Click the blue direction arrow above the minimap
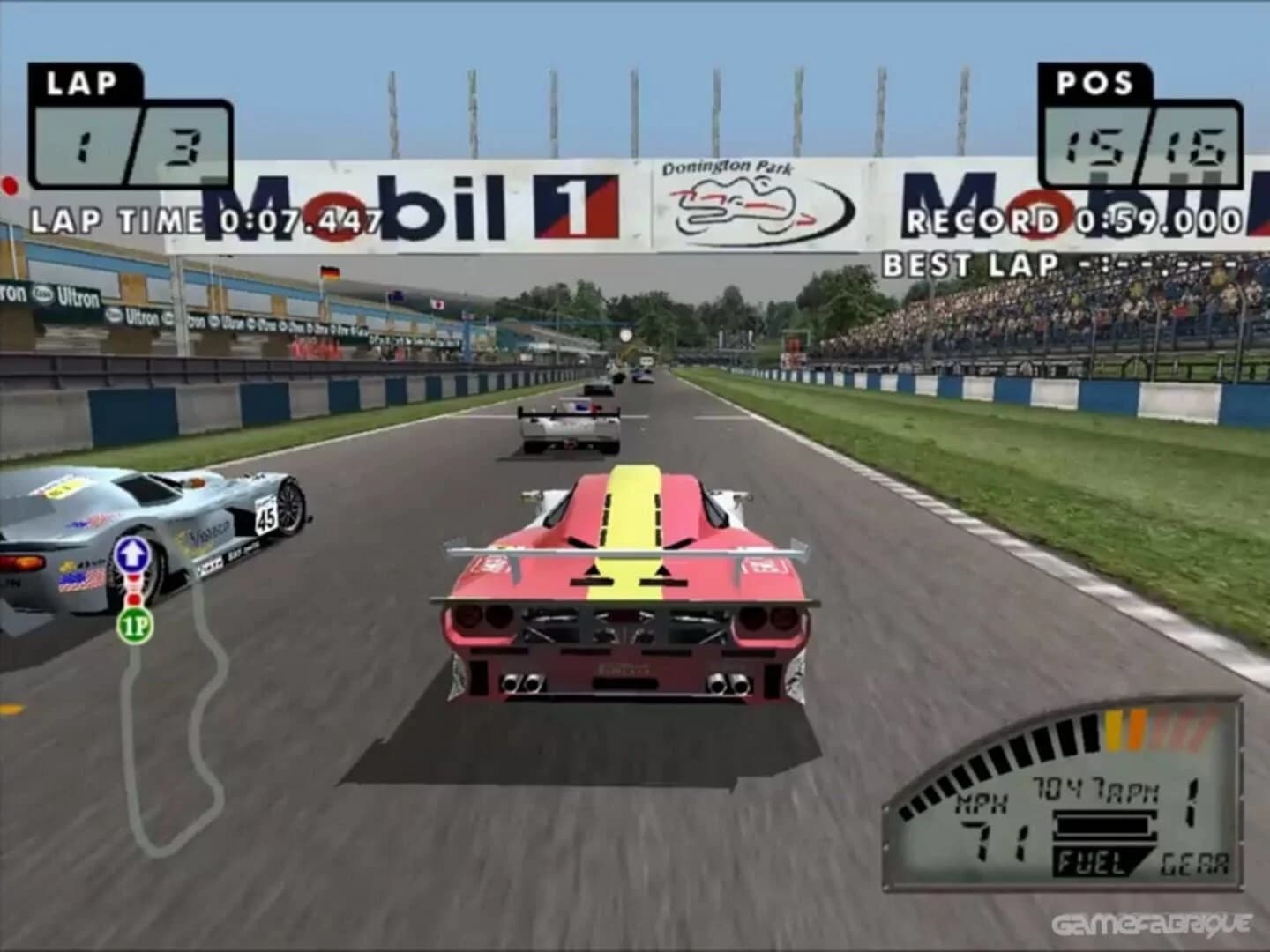Screen dimensions: 1270x952 pyautogui.click(x=131, y=555)
